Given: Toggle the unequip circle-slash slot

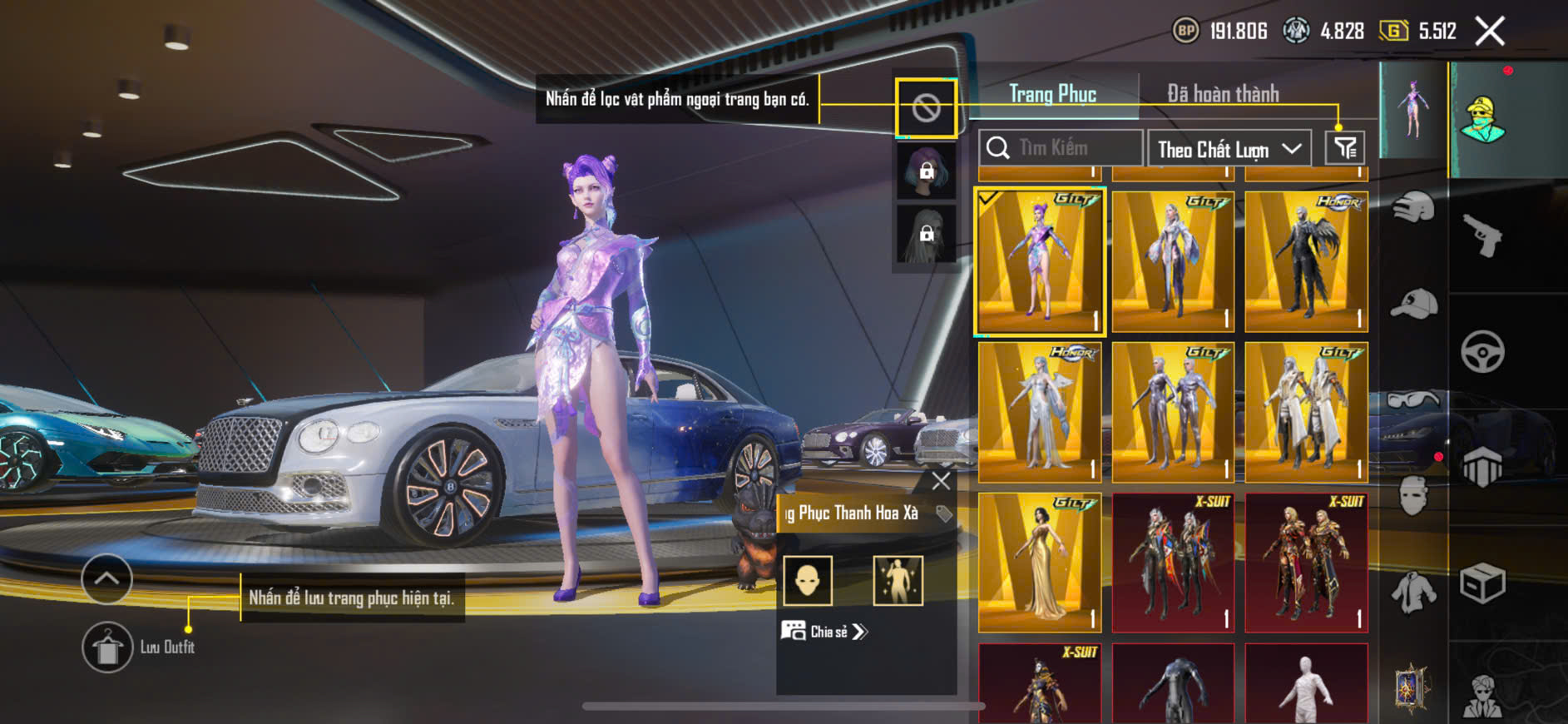Looking at the screenshot, I should 926,108.
